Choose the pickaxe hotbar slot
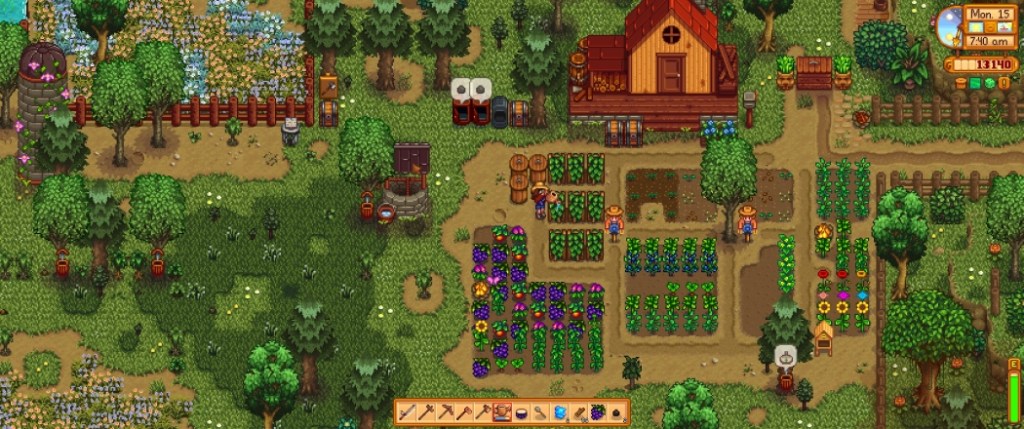Screen dimensions: 1024x429 click(x=445, y=412)
